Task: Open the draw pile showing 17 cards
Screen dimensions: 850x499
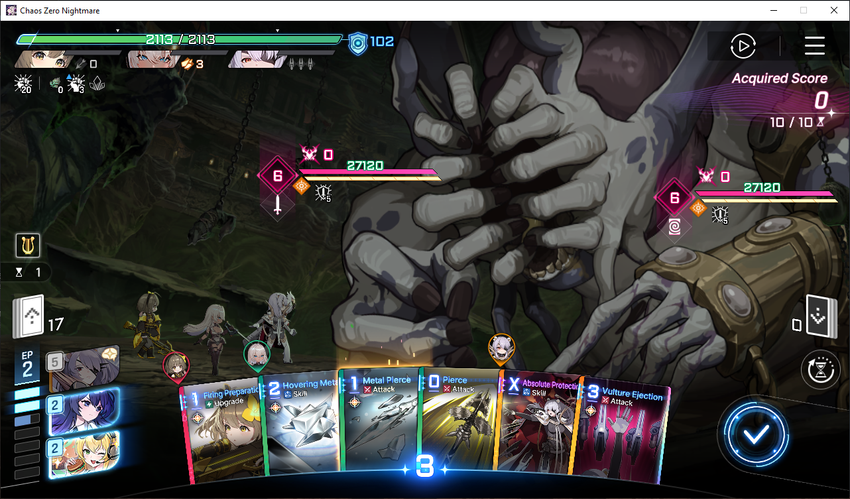Action: click(x=28, y=319)
